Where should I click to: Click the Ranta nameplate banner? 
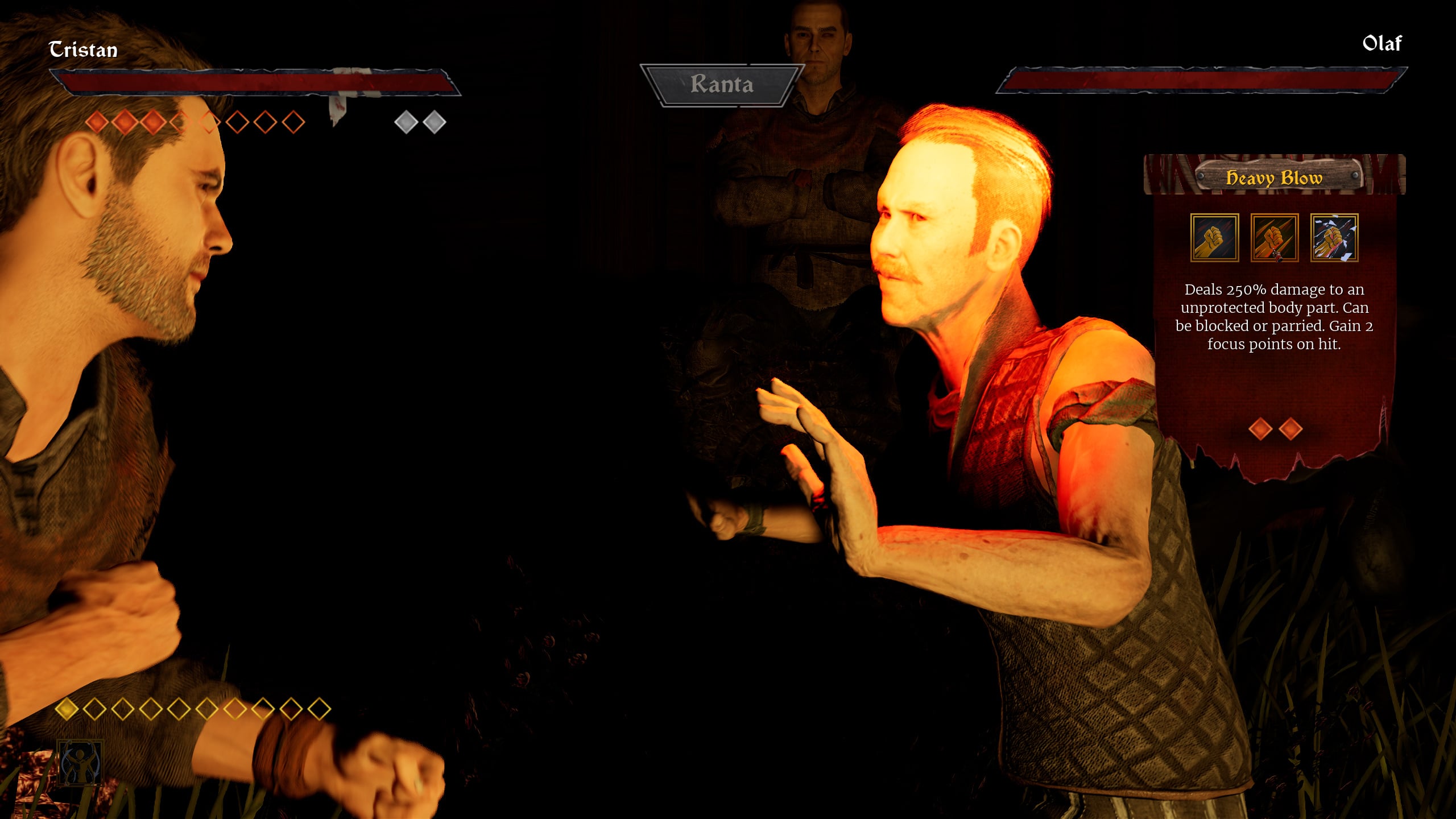click(722, 85)
